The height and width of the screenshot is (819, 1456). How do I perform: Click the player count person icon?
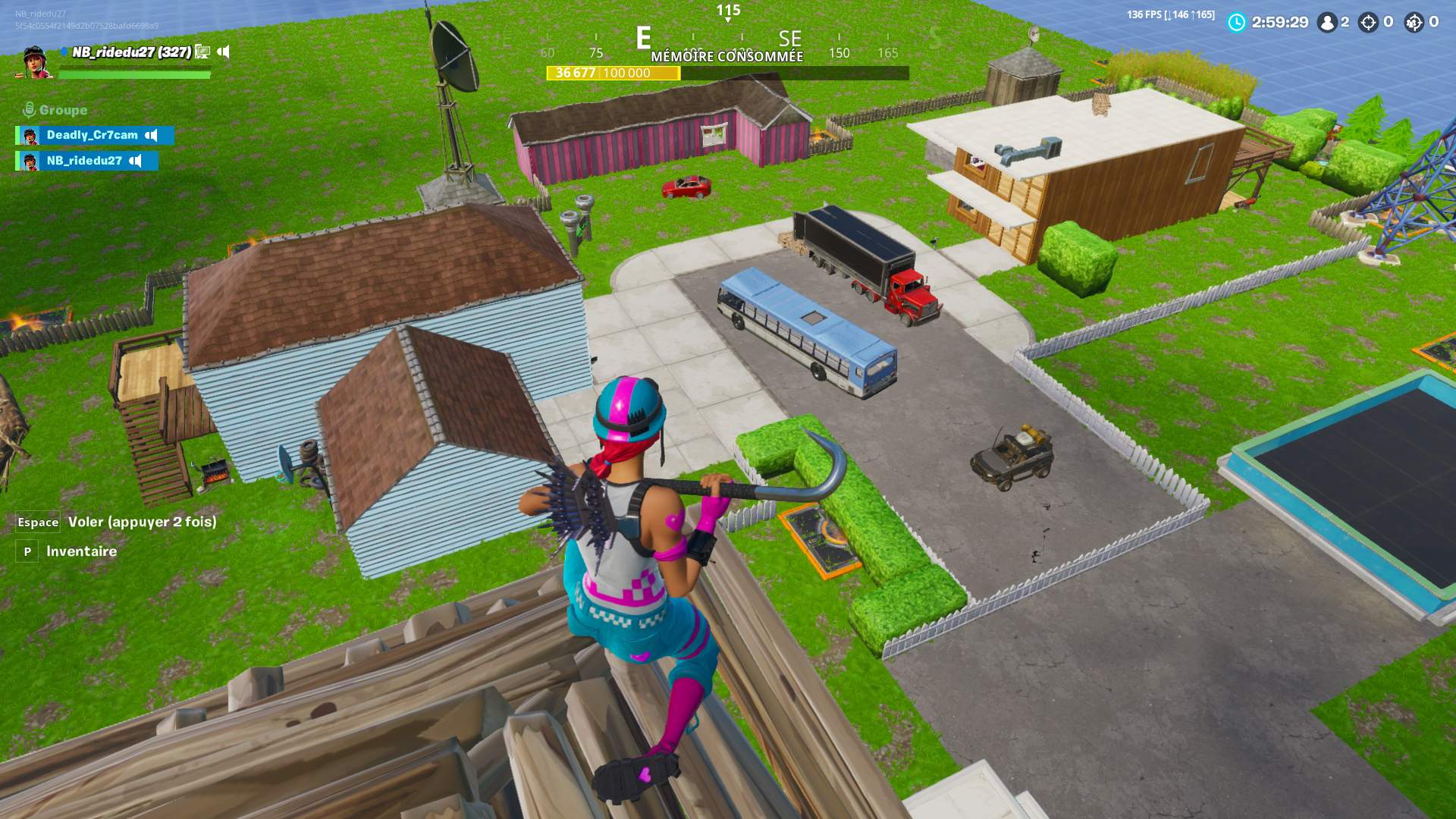(x=1326, y=23)
